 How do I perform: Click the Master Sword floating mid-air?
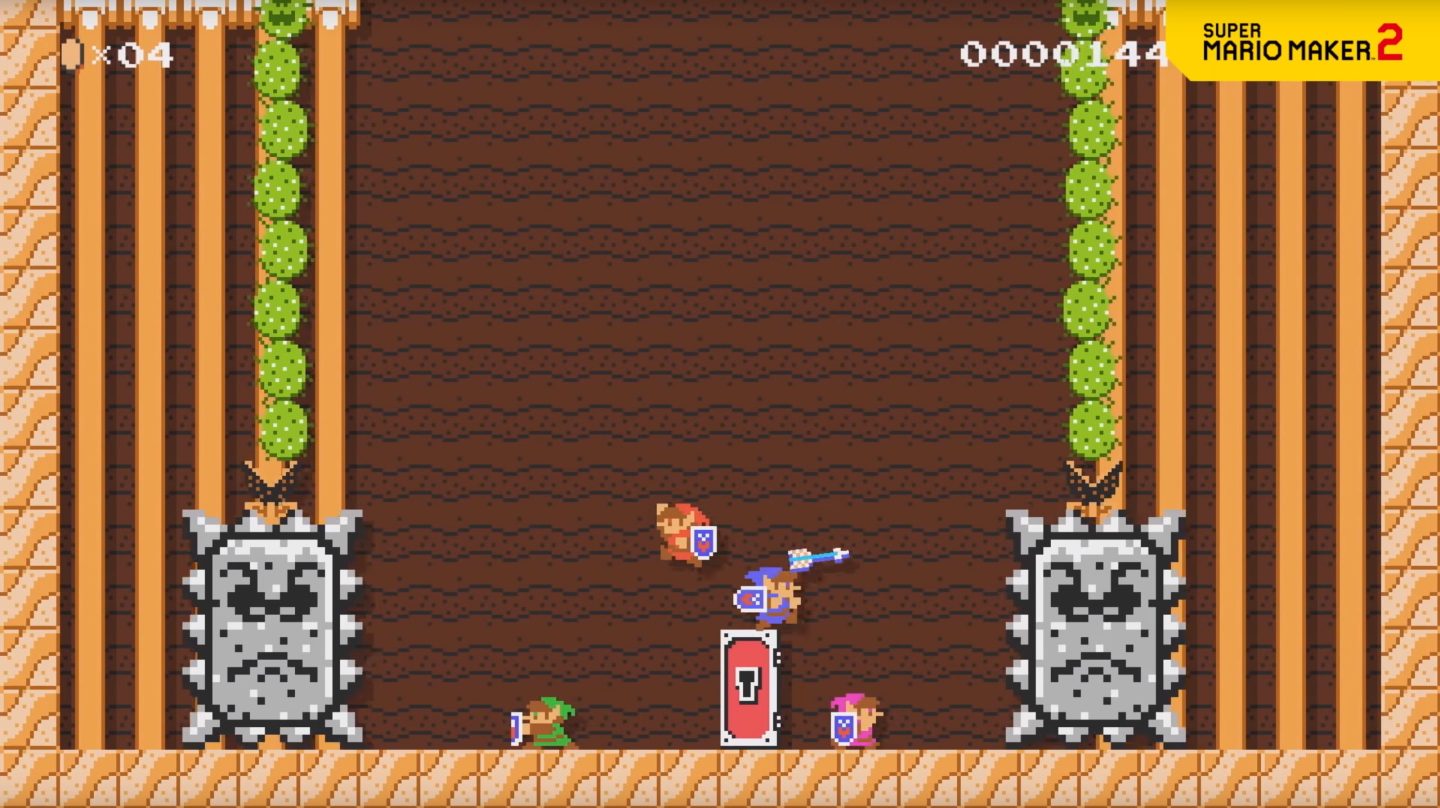coord(815,557)
